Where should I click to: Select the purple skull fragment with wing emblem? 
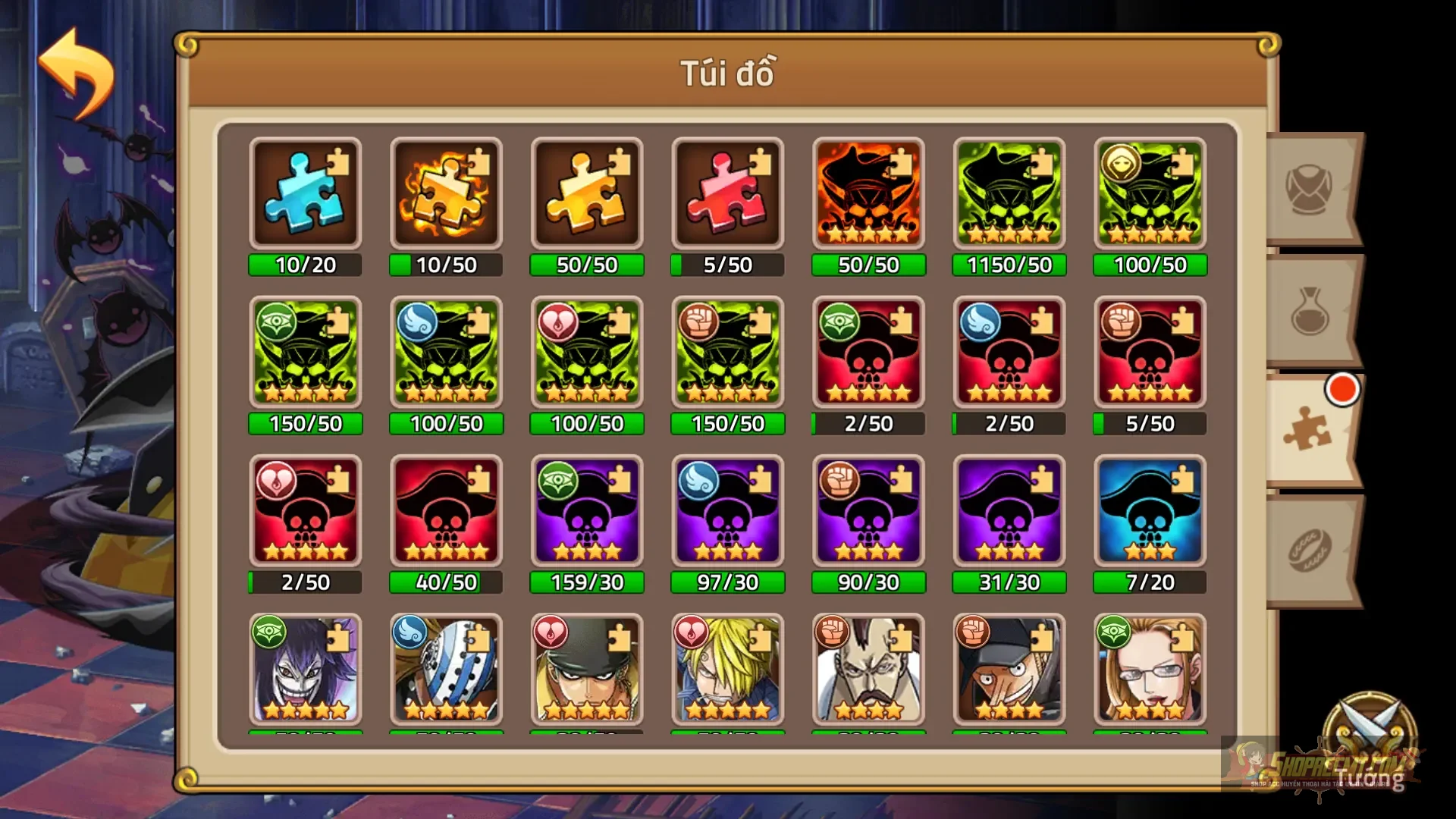pyautogui.click(x=728, y=512)
